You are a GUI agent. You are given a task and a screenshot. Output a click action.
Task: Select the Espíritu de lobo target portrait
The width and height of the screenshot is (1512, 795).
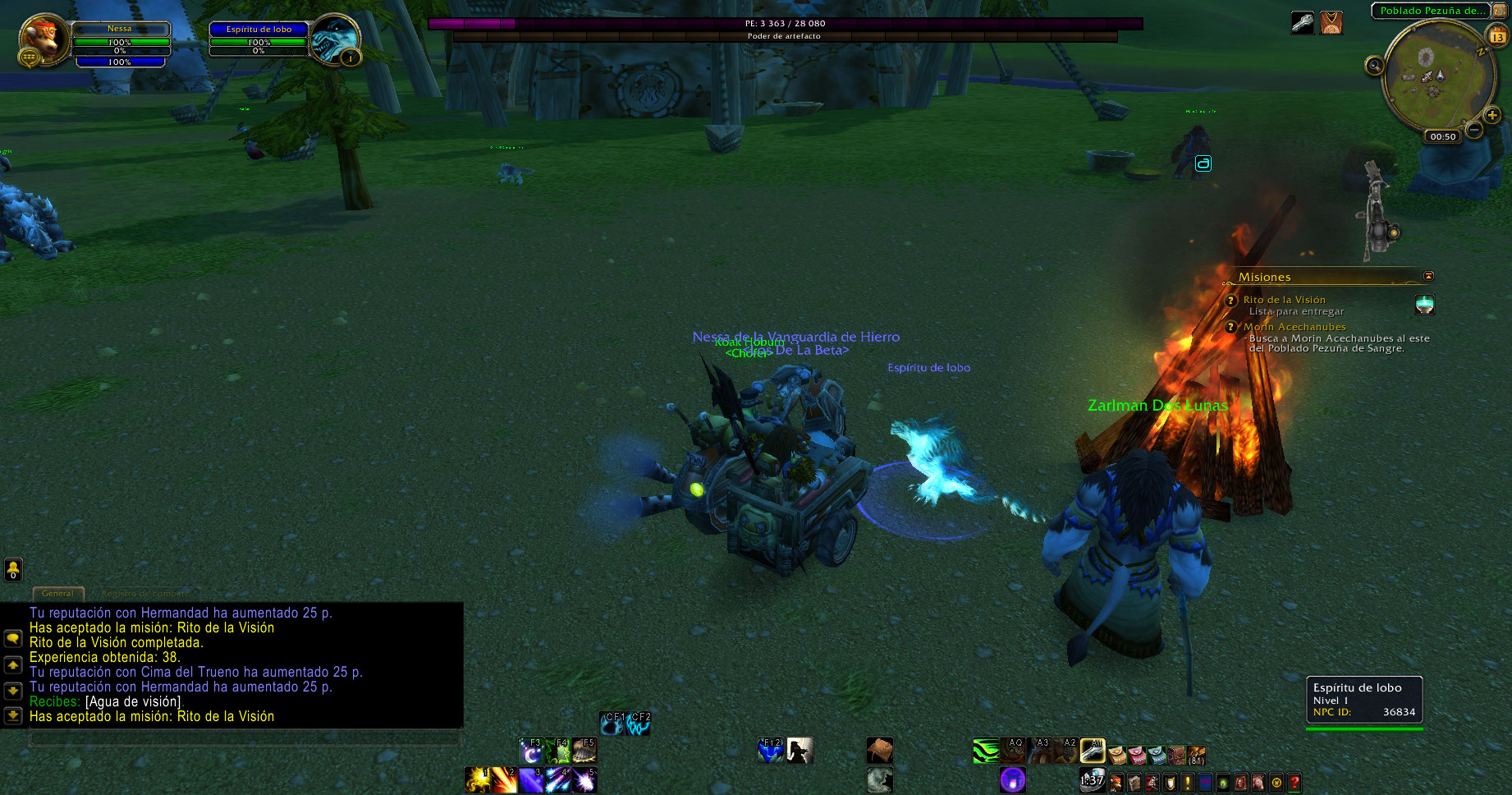[335, 39]
